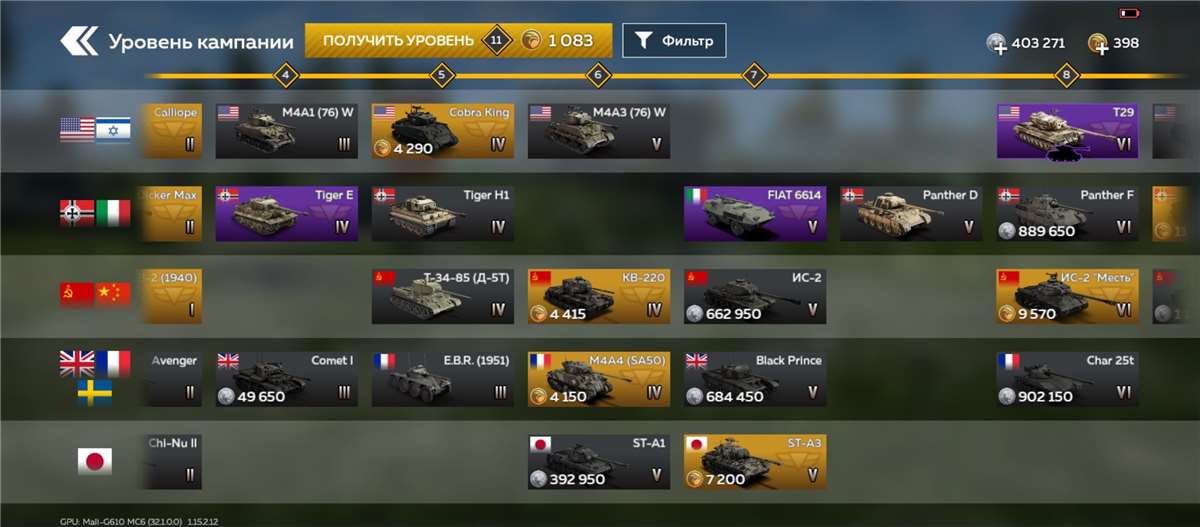Select the Tiger E tank

(x=286, y=212)
